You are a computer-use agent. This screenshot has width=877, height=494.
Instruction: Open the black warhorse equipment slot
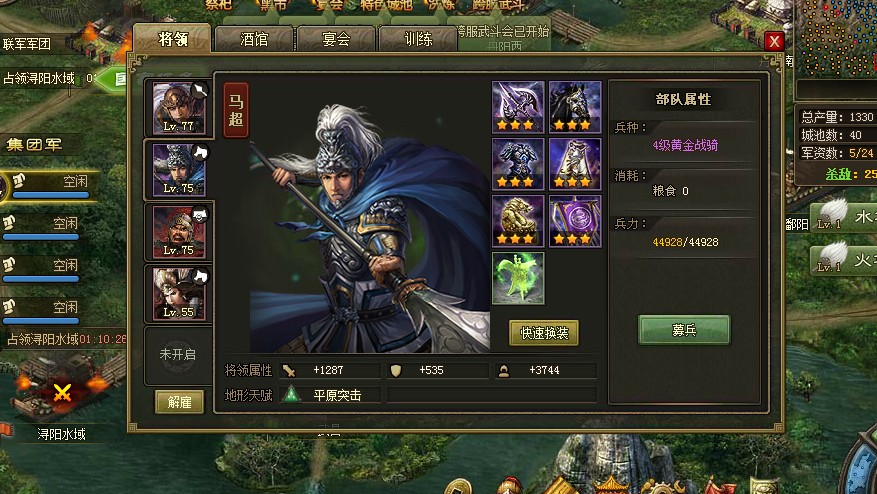(x=575, y=107)
